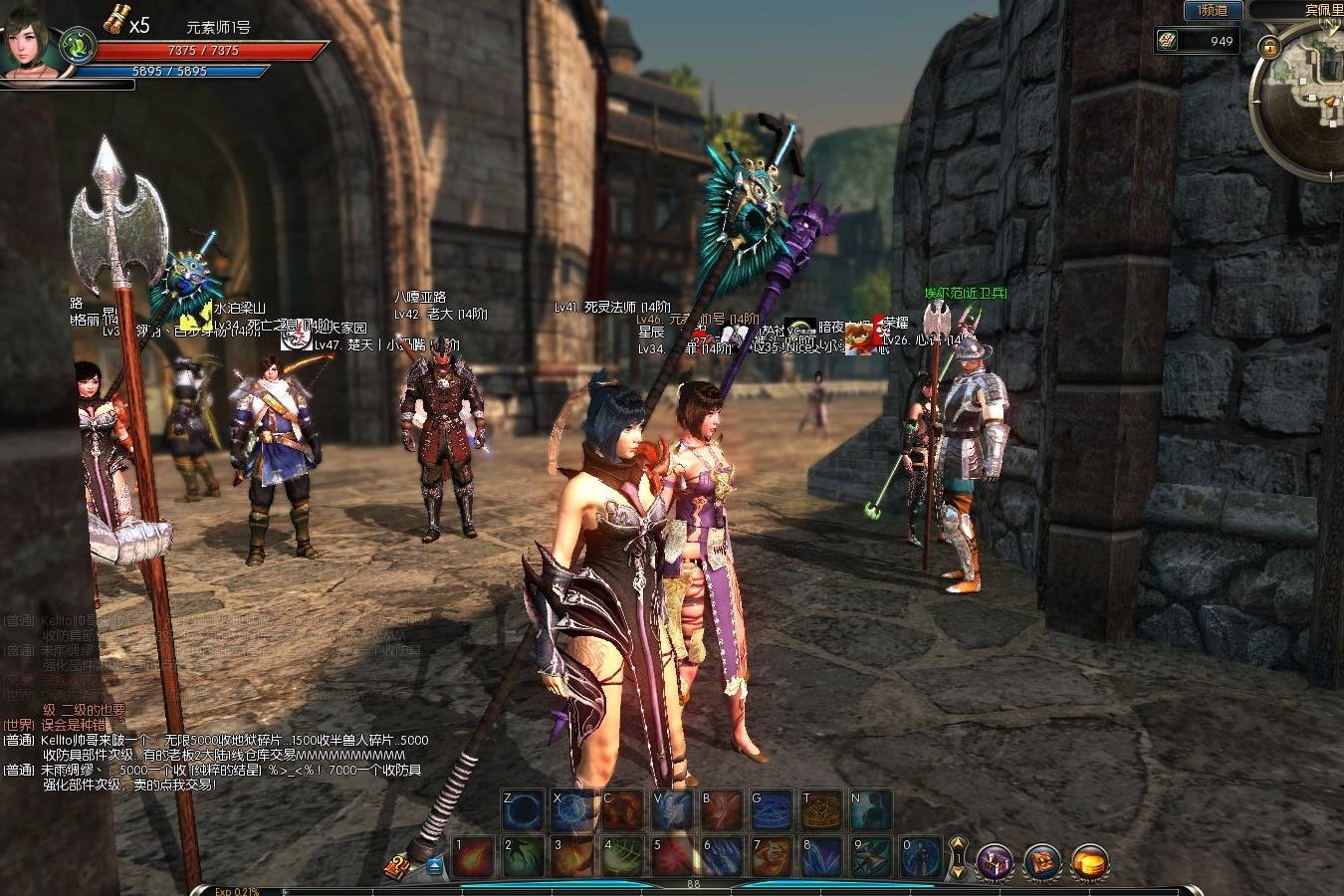
Task: Toggle the minimap padlock icon
Action: pos(1269,47)
